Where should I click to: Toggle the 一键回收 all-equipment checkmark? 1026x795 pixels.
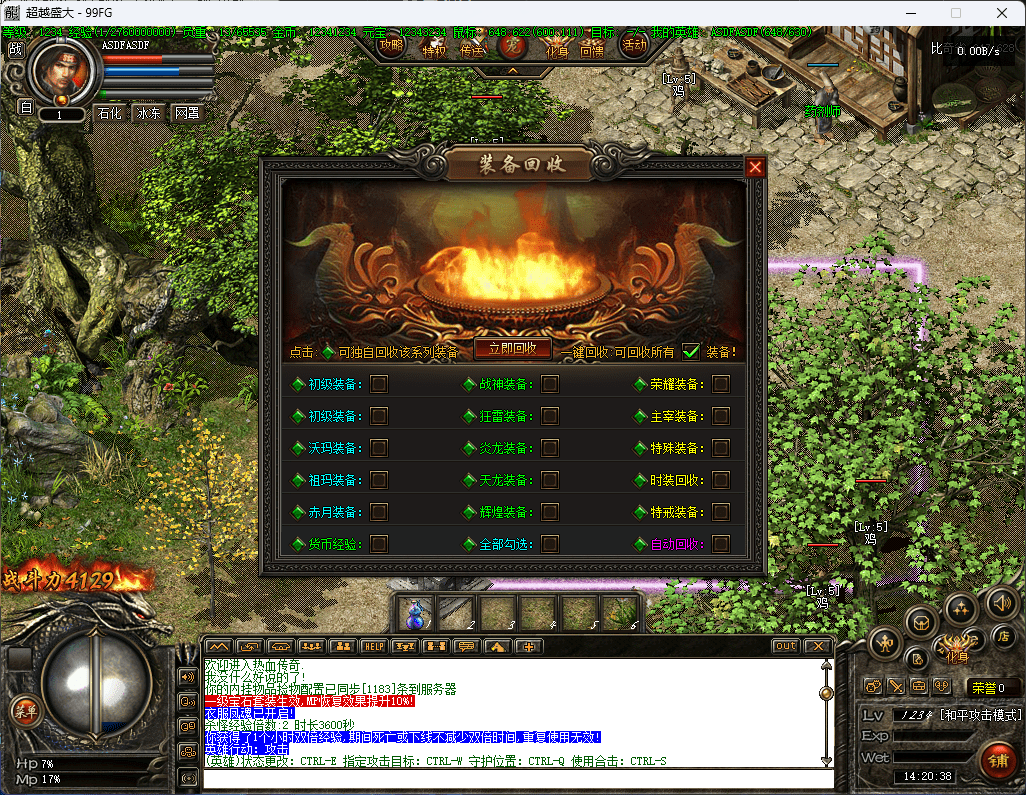point(691,351)
